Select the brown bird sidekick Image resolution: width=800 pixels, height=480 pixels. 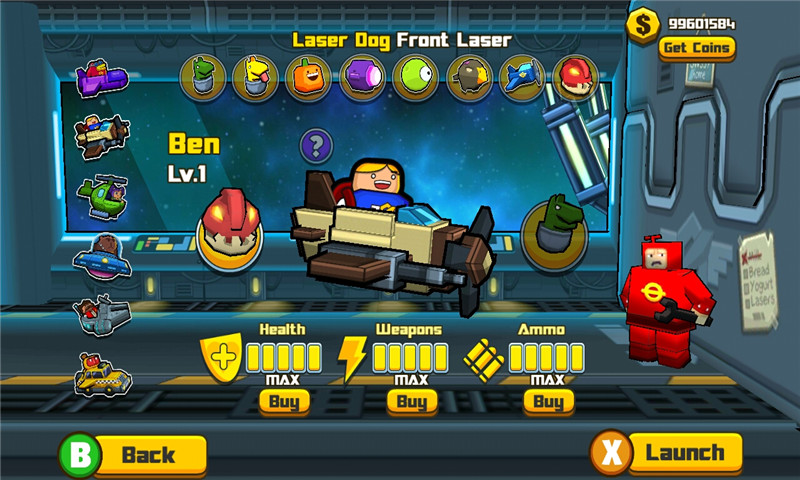(x=468, y=78)
